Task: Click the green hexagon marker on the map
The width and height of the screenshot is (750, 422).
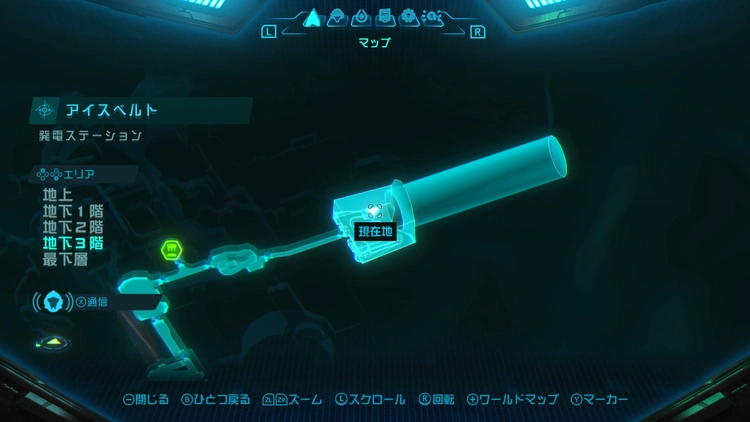Action: 171,249
